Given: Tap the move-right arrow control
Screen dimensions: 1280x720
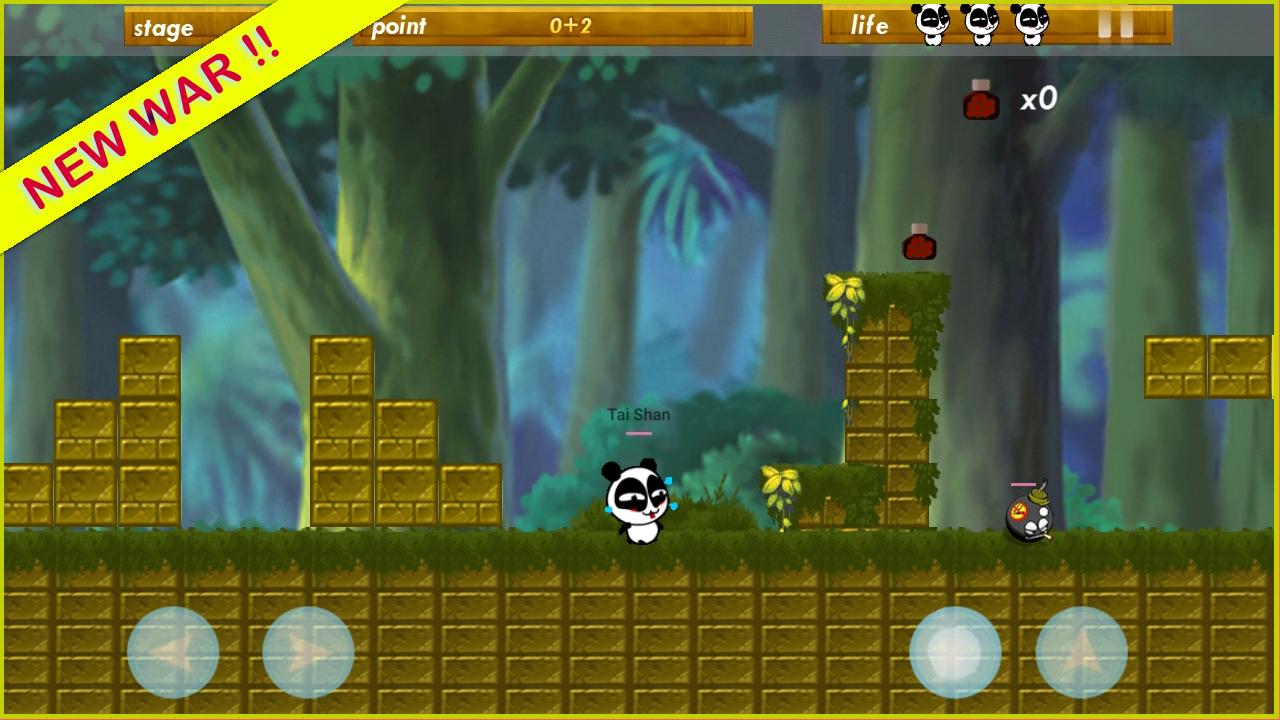Looking at the screenshot, I should (x=307, y=654).
